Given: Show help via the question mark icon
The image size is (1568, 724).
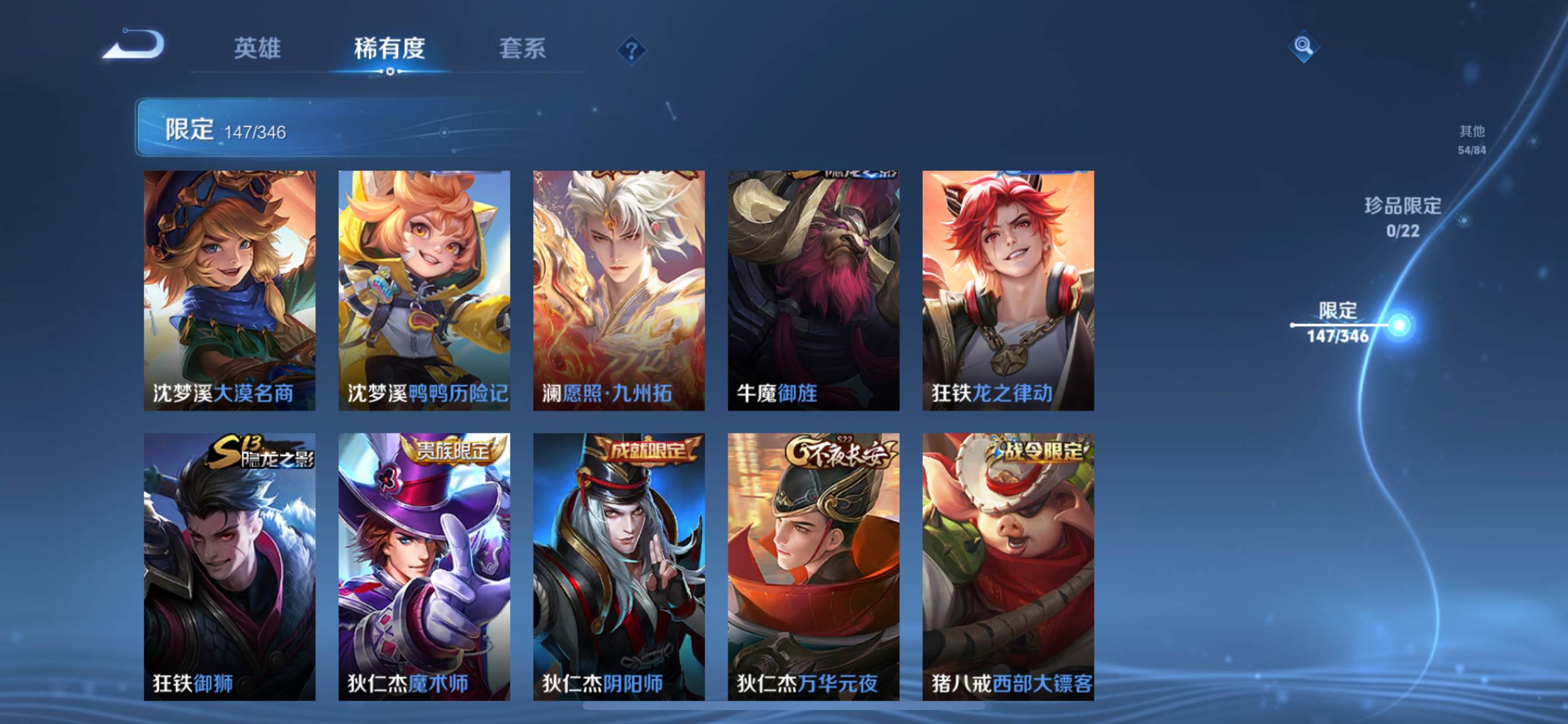Looking at the screenshot, I should point(631,50).
